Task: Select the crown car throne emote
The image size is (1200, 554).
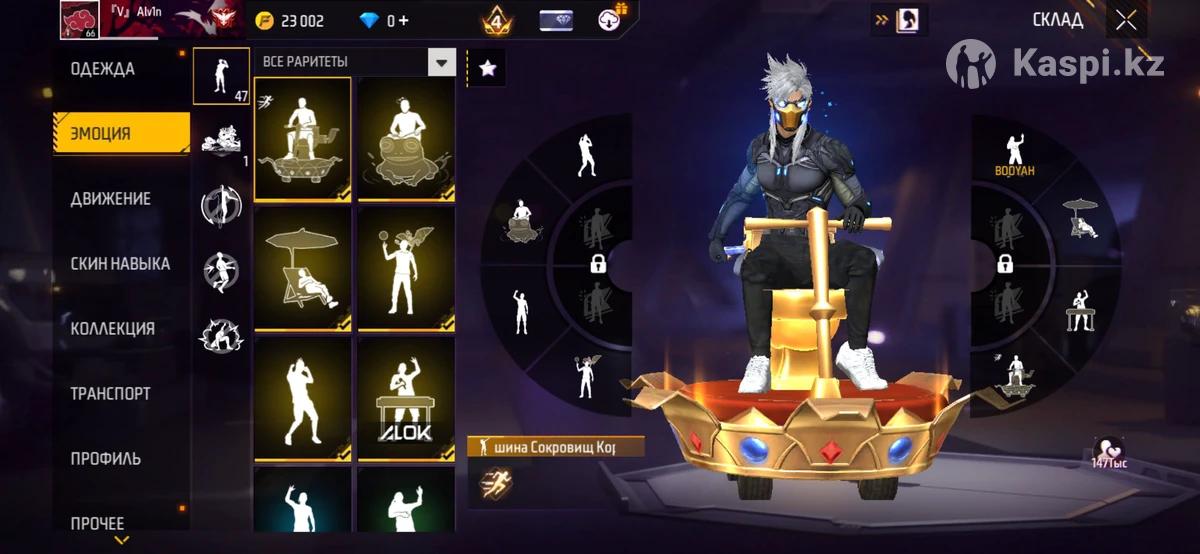Action: point(302,138)
